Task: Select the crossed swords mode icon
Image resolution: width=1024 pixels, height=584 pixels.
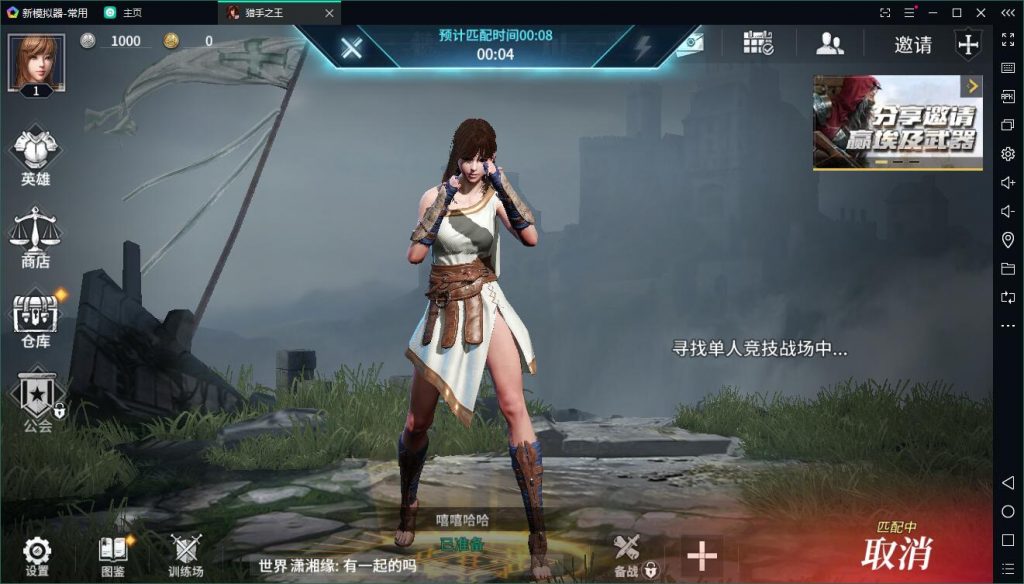Action: pos(351,47)
